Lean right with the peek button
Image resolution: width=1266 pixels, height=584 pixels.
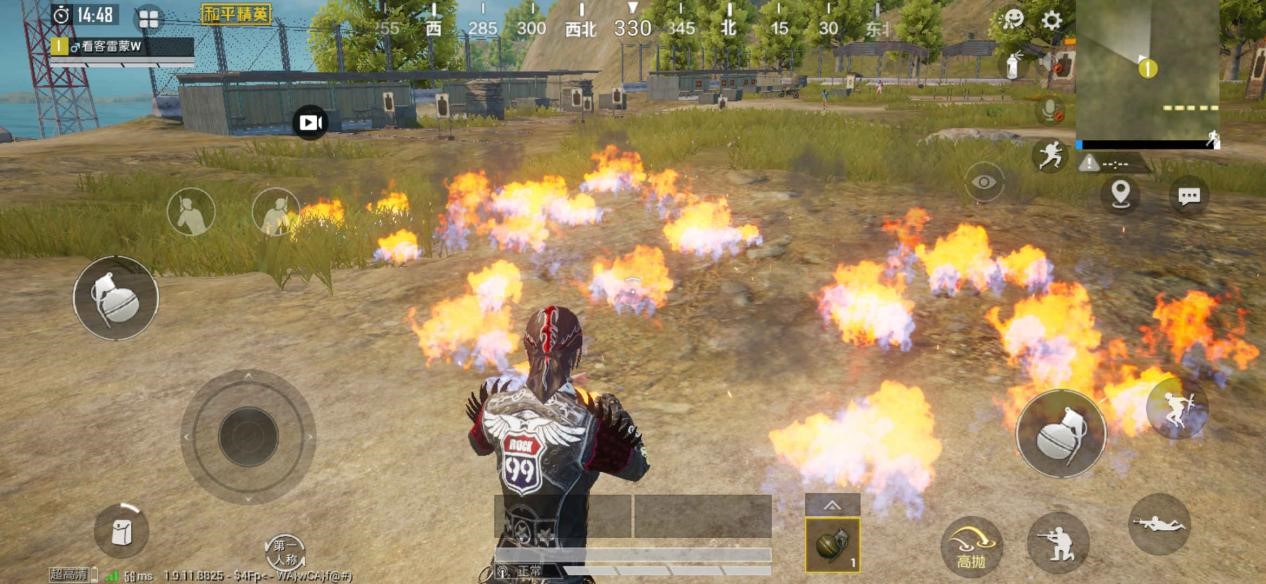(x=275, y=212)
